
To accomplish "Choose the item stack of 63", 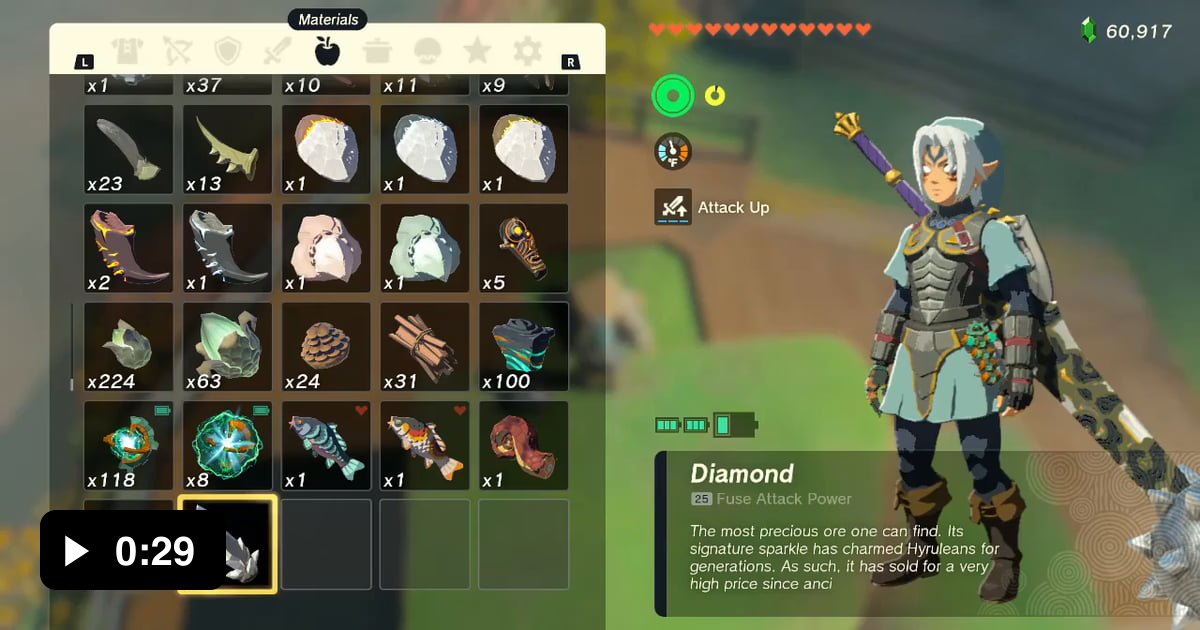I will 227,347.
